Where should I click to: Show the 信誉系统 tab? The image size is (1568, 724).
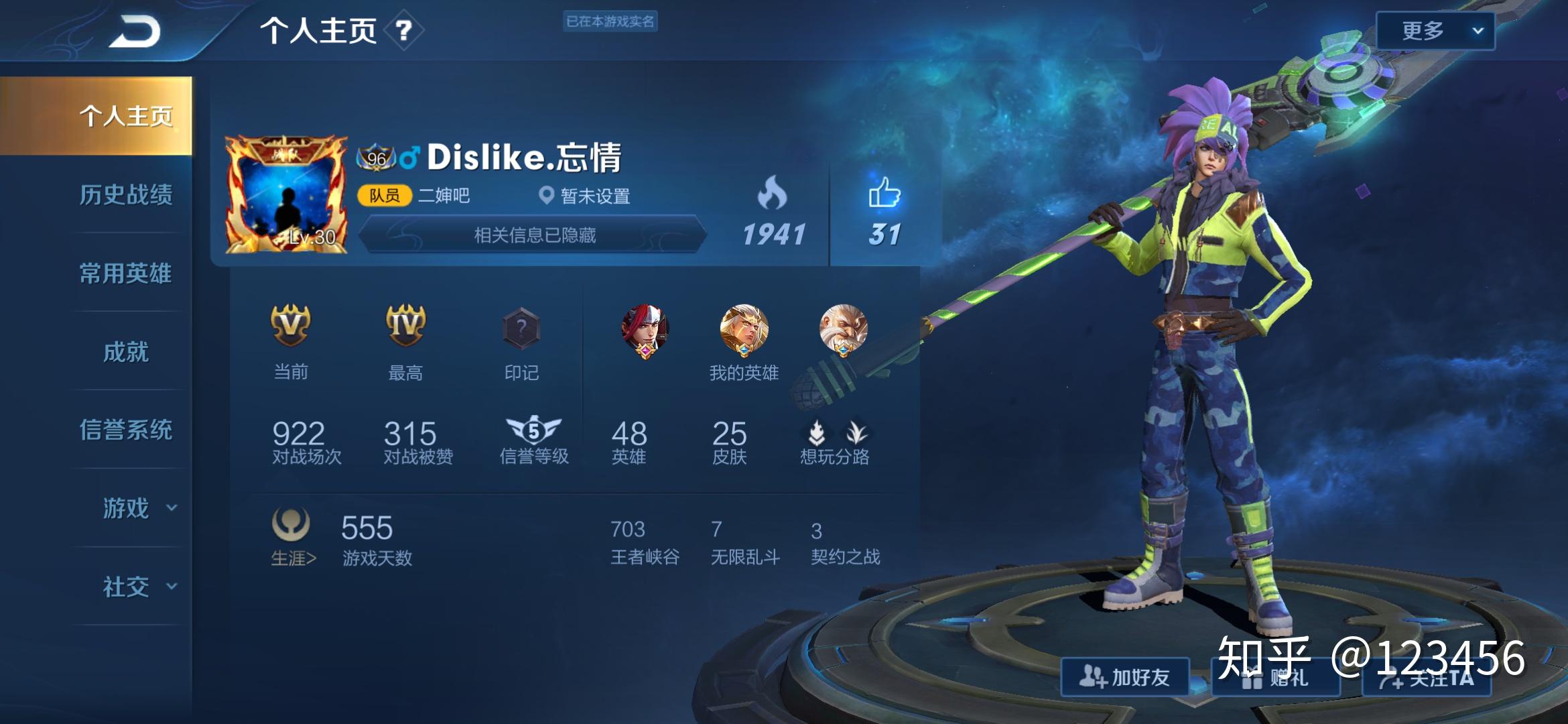[x=126, y=430]
